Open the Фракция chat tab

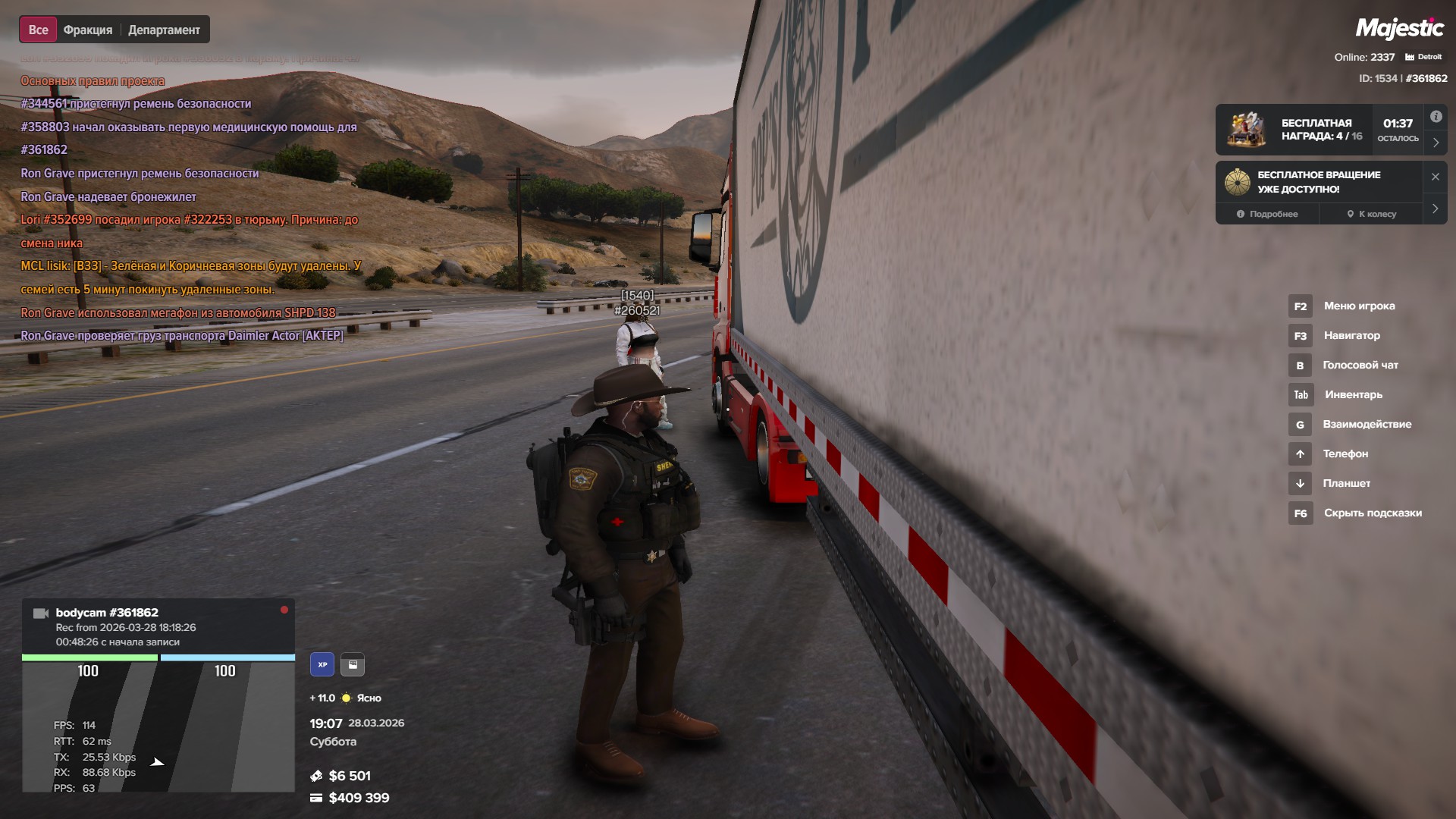click(x=88, y=30)
